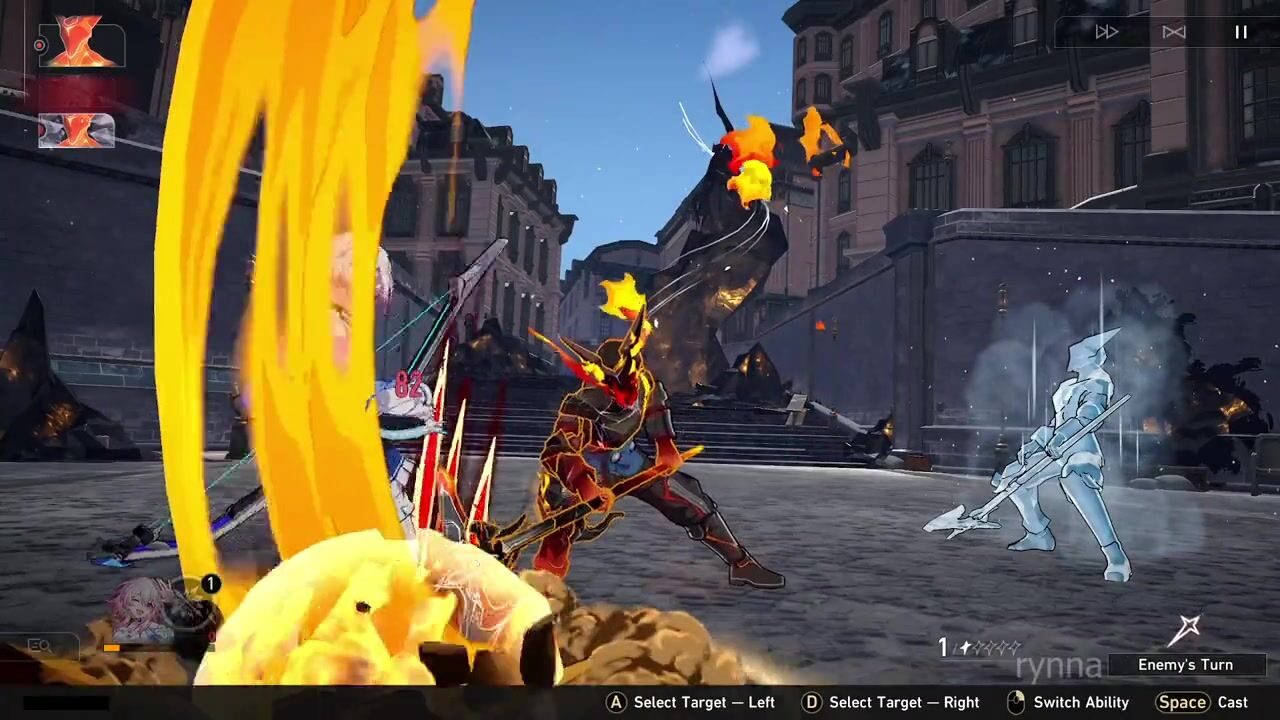Viewport: 1280px width, 720px height.
Task: Select the first enemy turn-order portrait
Action: [81, 44]
